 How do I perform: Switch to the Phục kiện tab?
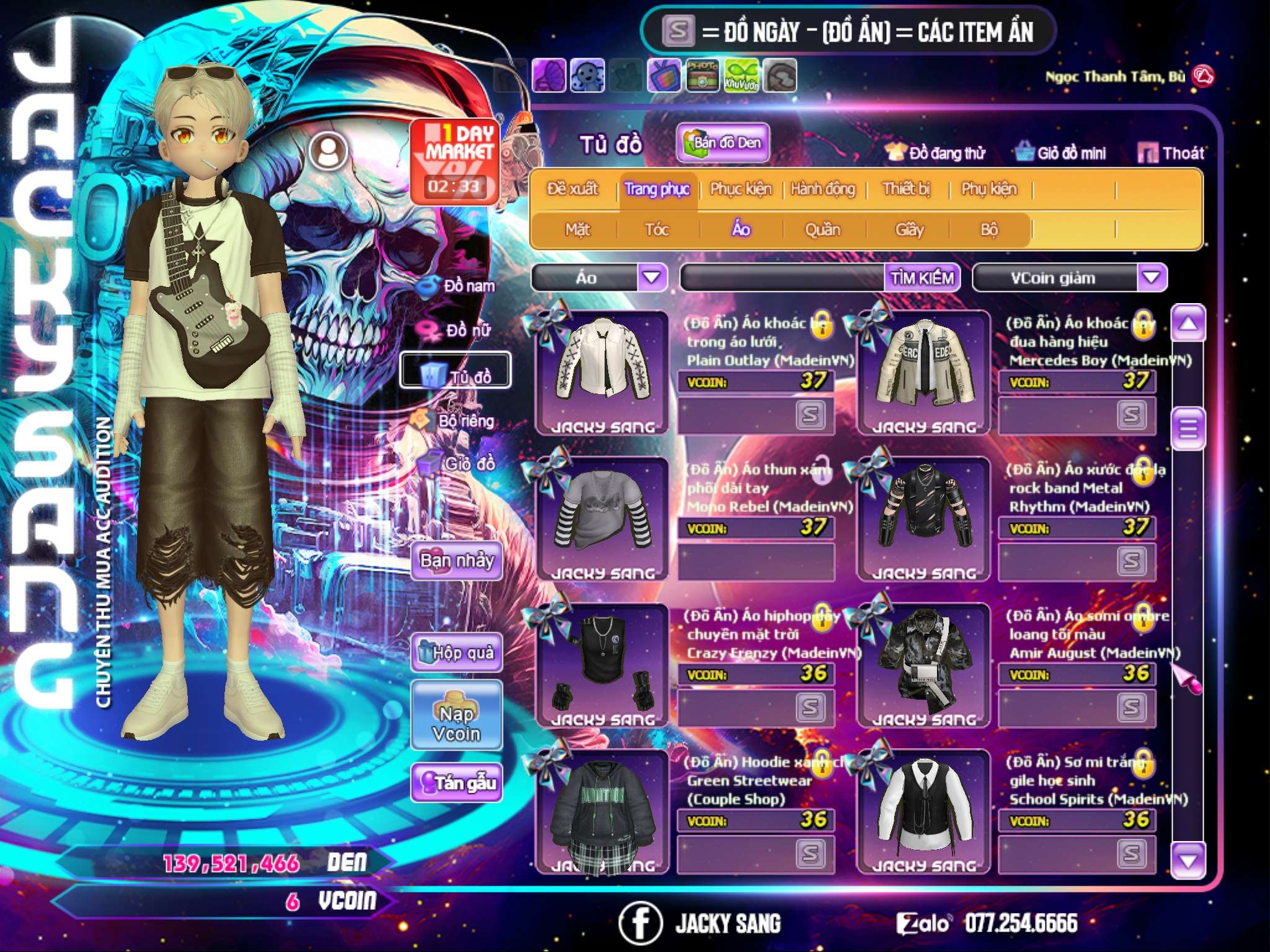[x=740, y=189]
